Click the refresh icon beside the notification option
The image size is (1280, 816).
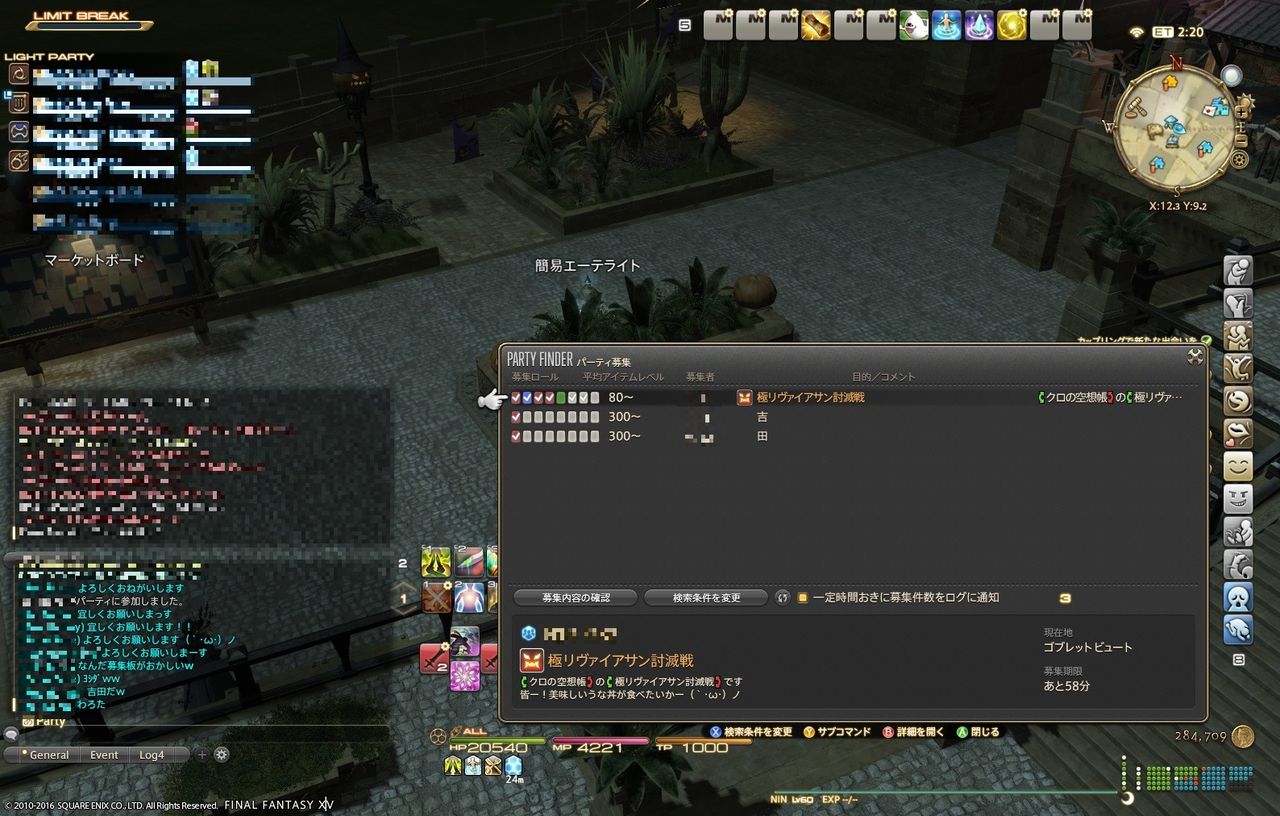click(x=783, y=597)
